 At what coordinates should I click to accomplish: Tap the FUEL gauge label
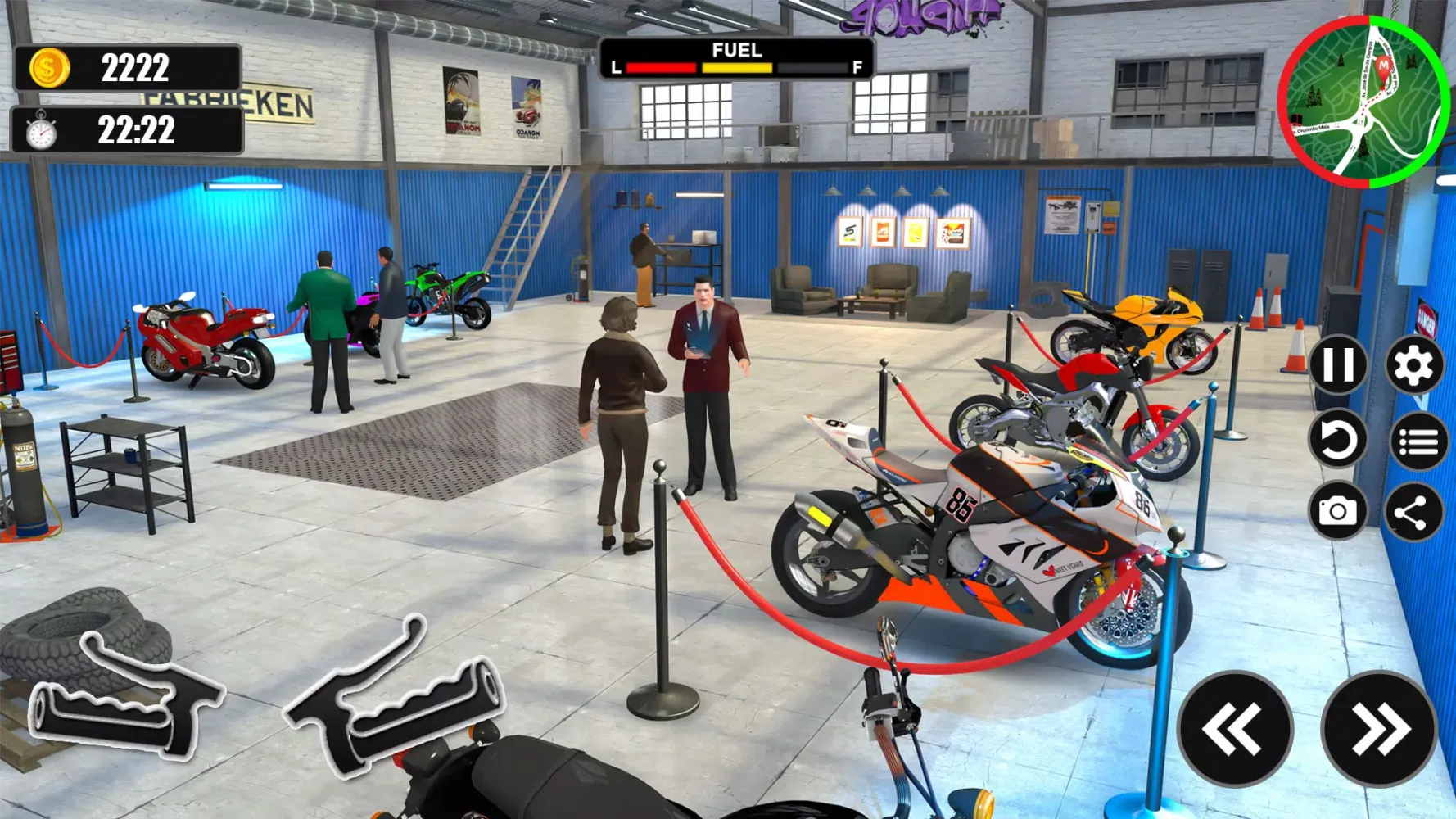click(735, 50)
